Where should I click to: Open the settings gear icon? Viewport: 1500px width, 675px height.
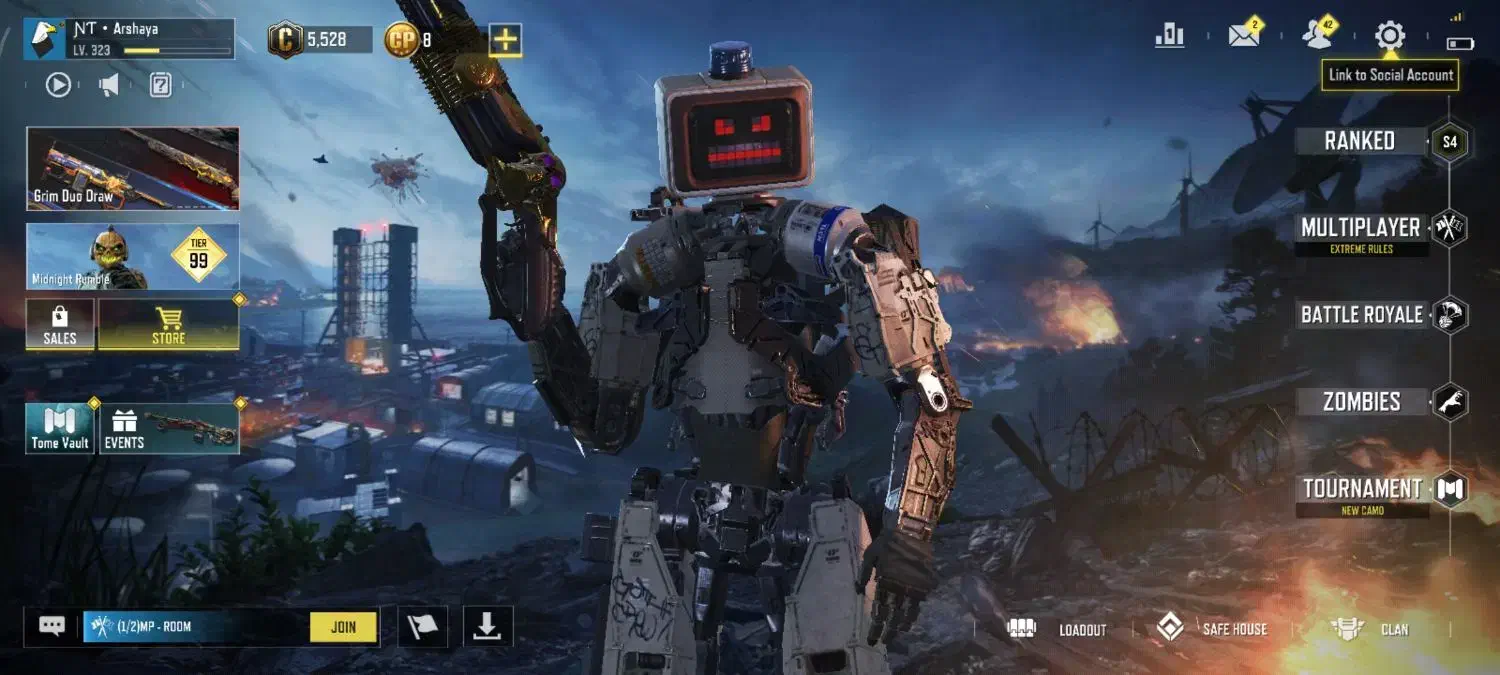(1389, 37)
